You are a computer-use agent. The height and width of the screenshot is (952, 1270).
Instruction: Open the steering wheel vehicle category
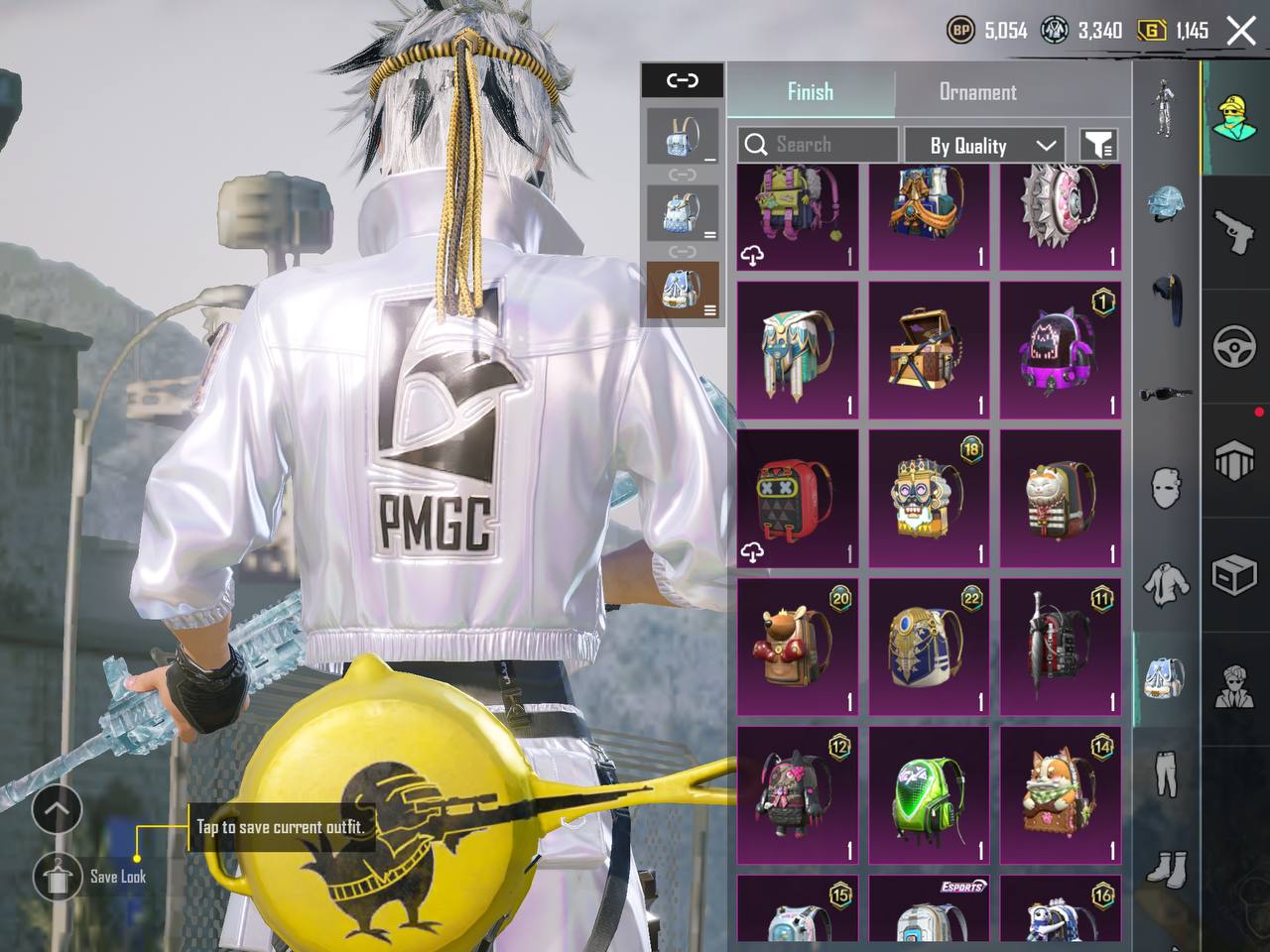[1234, 347]
